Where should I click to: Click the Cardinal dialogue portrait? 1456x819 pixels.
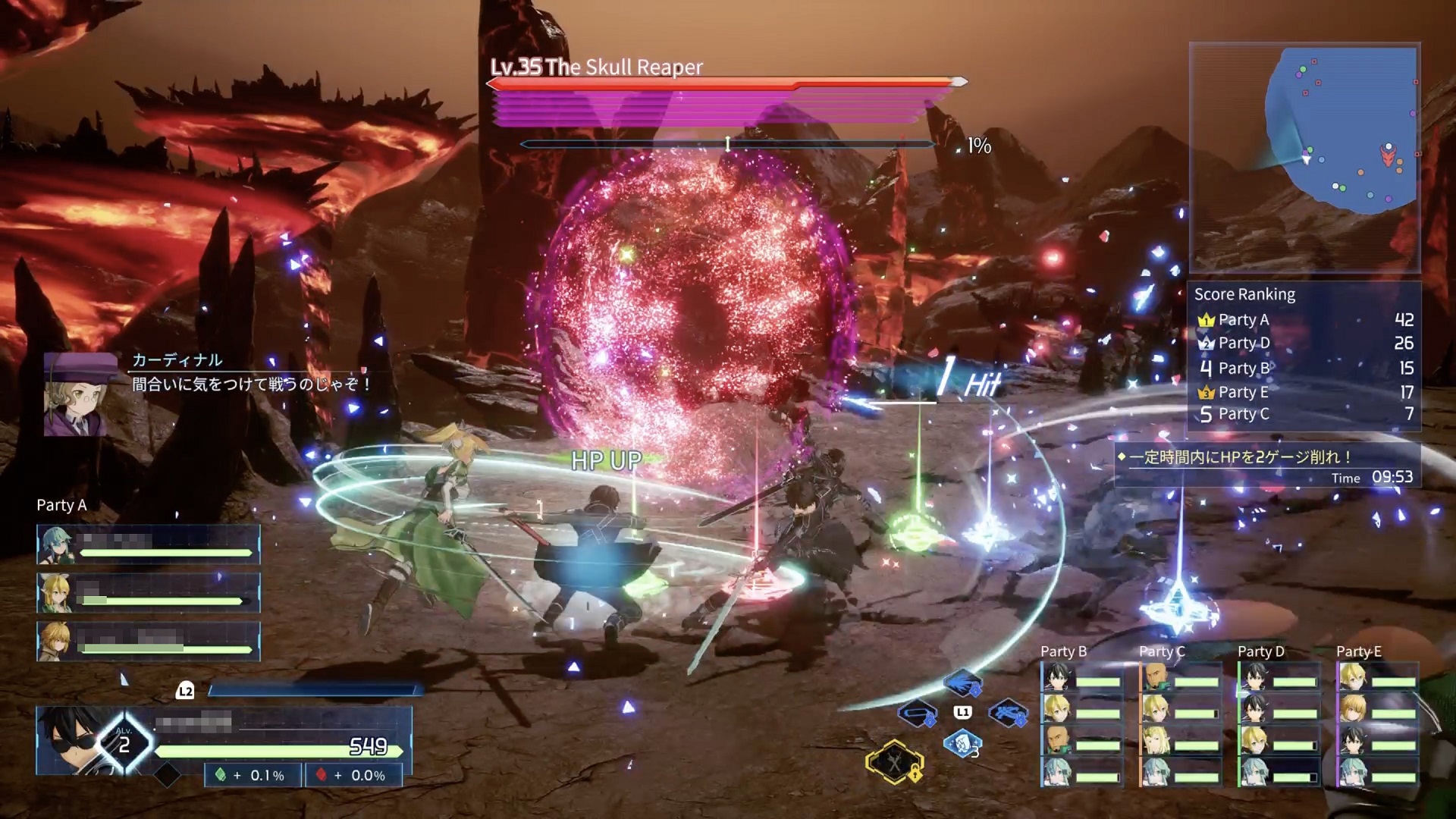pos(76,394)
